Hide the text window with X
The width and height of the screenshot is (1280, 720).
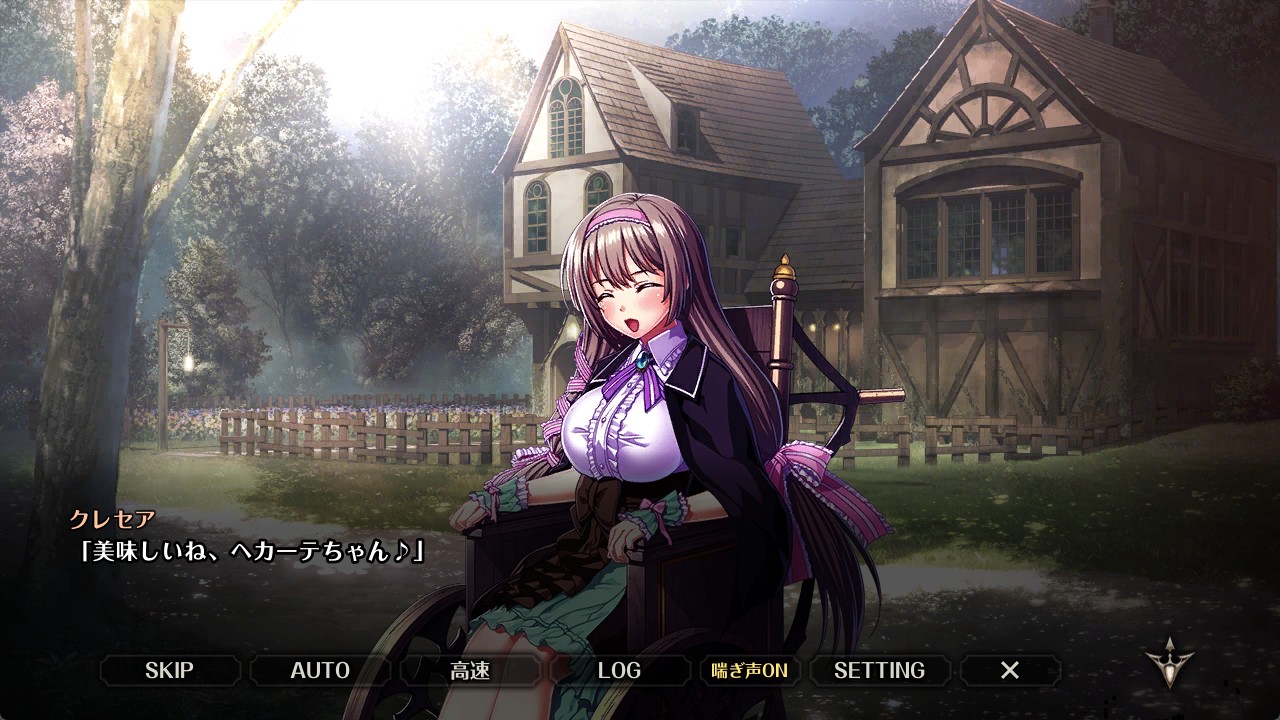point(1010,670)
